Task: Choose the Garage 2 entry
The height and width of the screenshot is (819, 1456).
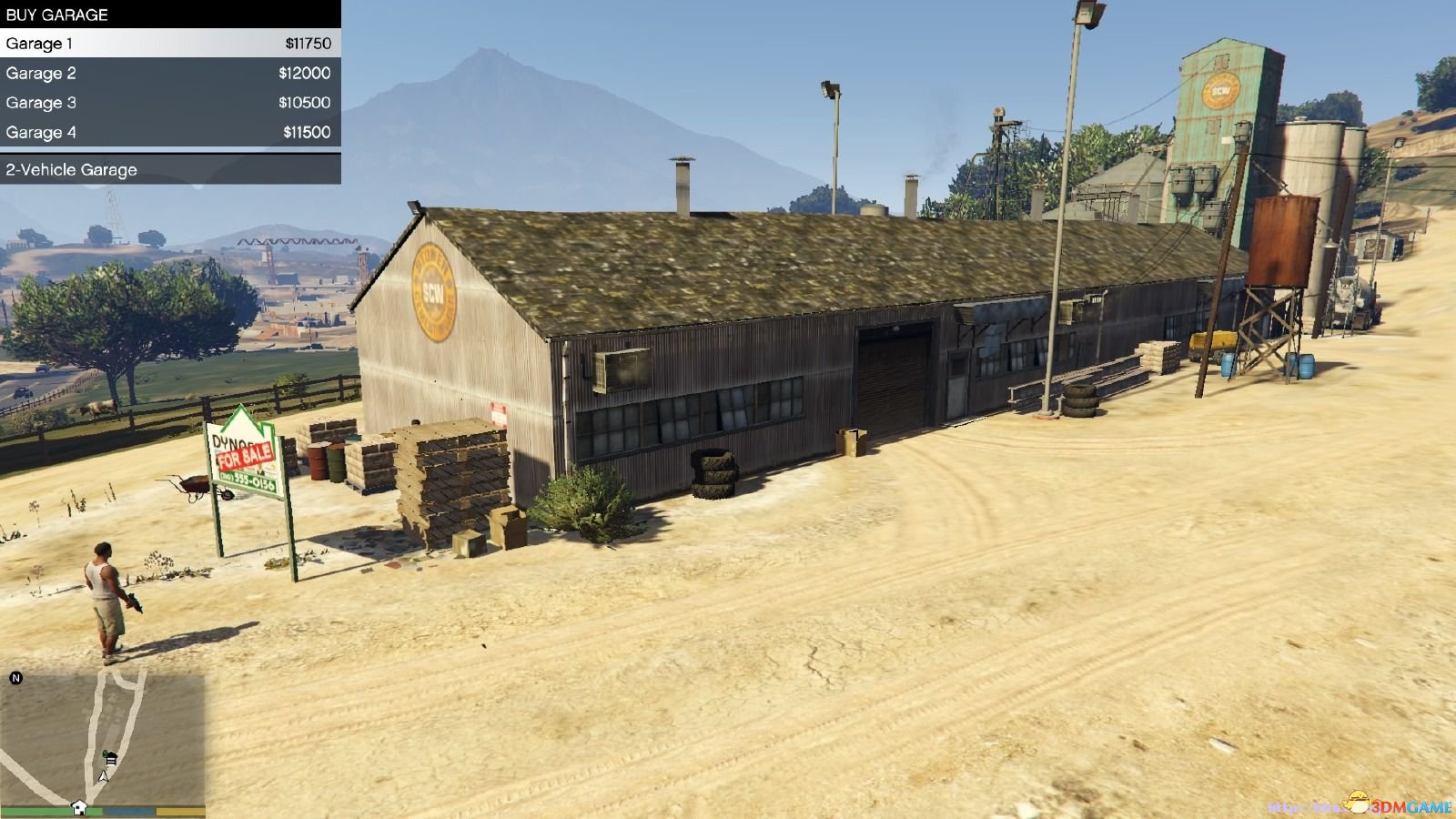Action: click(x=170, y=73)
